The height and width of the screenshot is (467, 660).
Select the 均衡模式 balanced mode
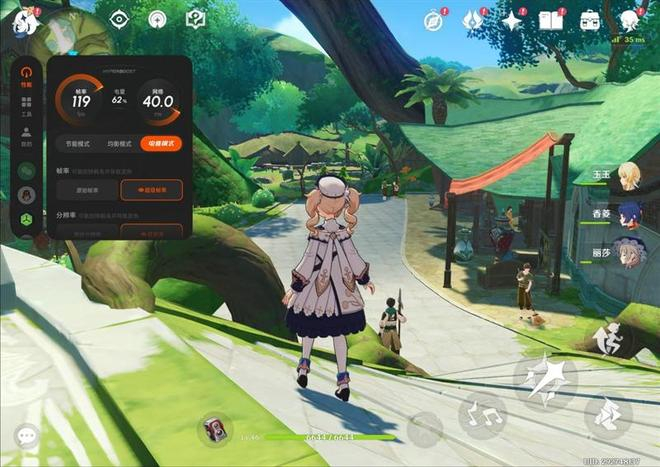coord(117,144)
